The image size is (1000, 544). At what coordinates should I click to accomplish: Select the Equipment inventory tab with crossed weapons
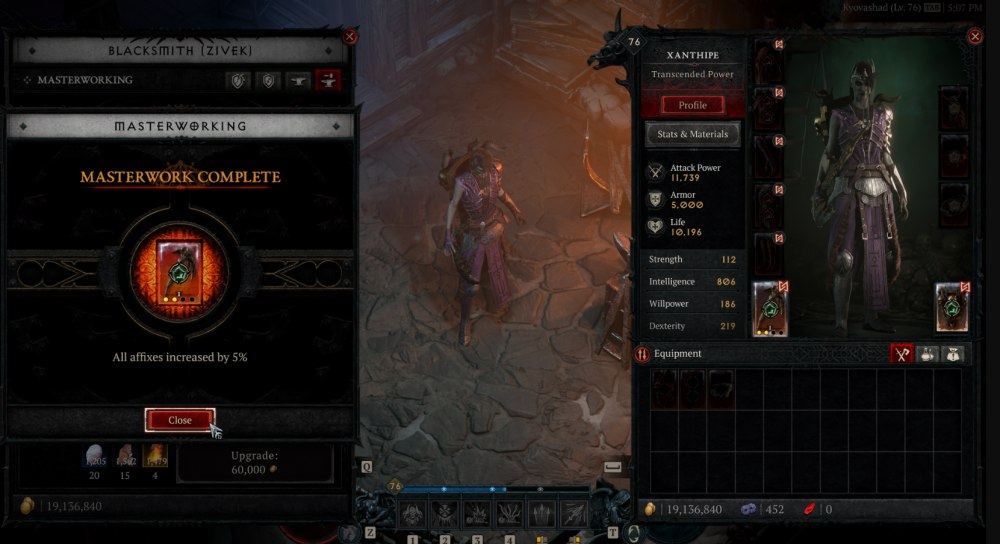[x=902, y=354]
